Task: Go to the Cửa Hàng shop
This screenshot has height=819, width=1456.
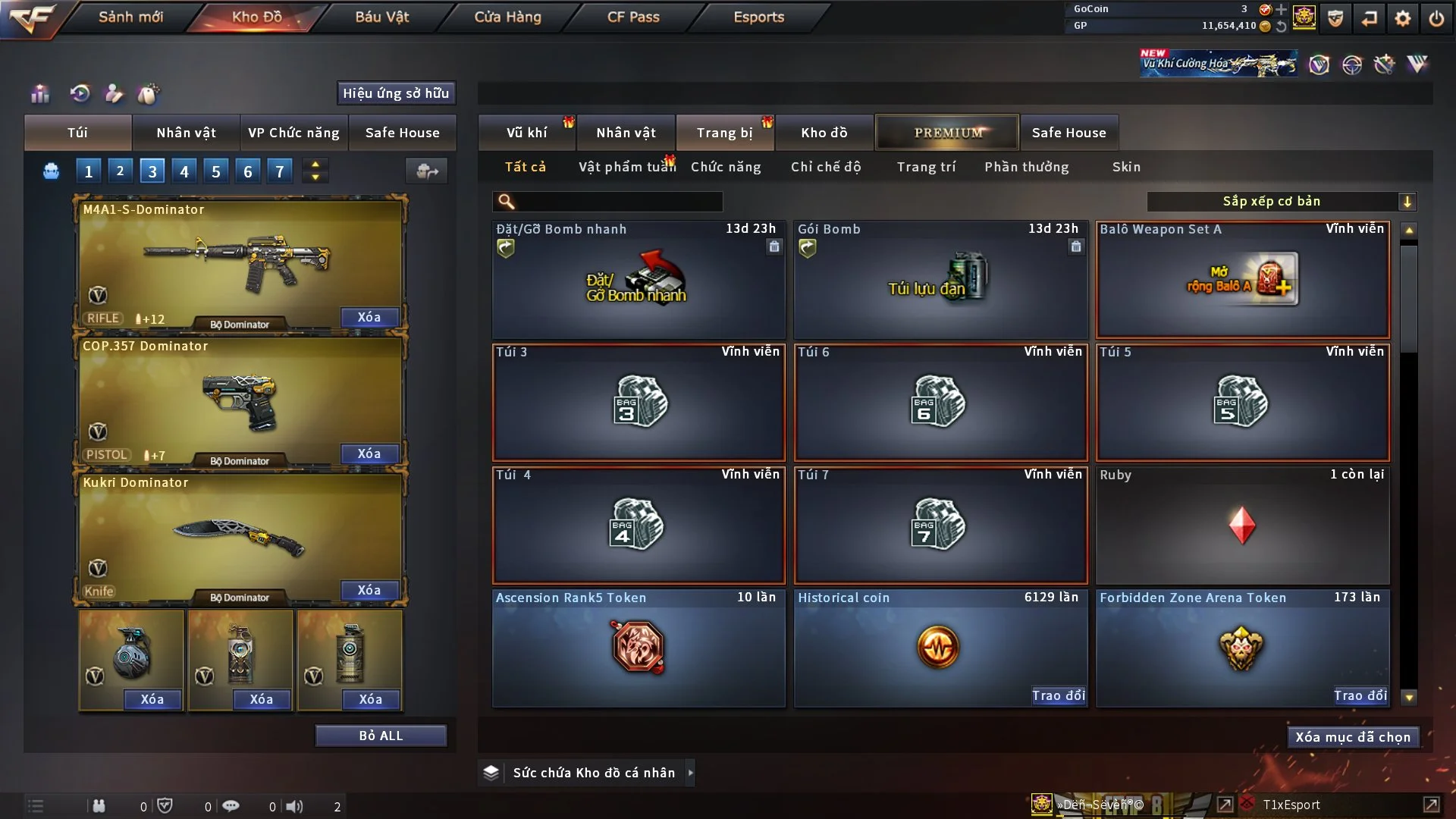Action: tap(507, 17)
